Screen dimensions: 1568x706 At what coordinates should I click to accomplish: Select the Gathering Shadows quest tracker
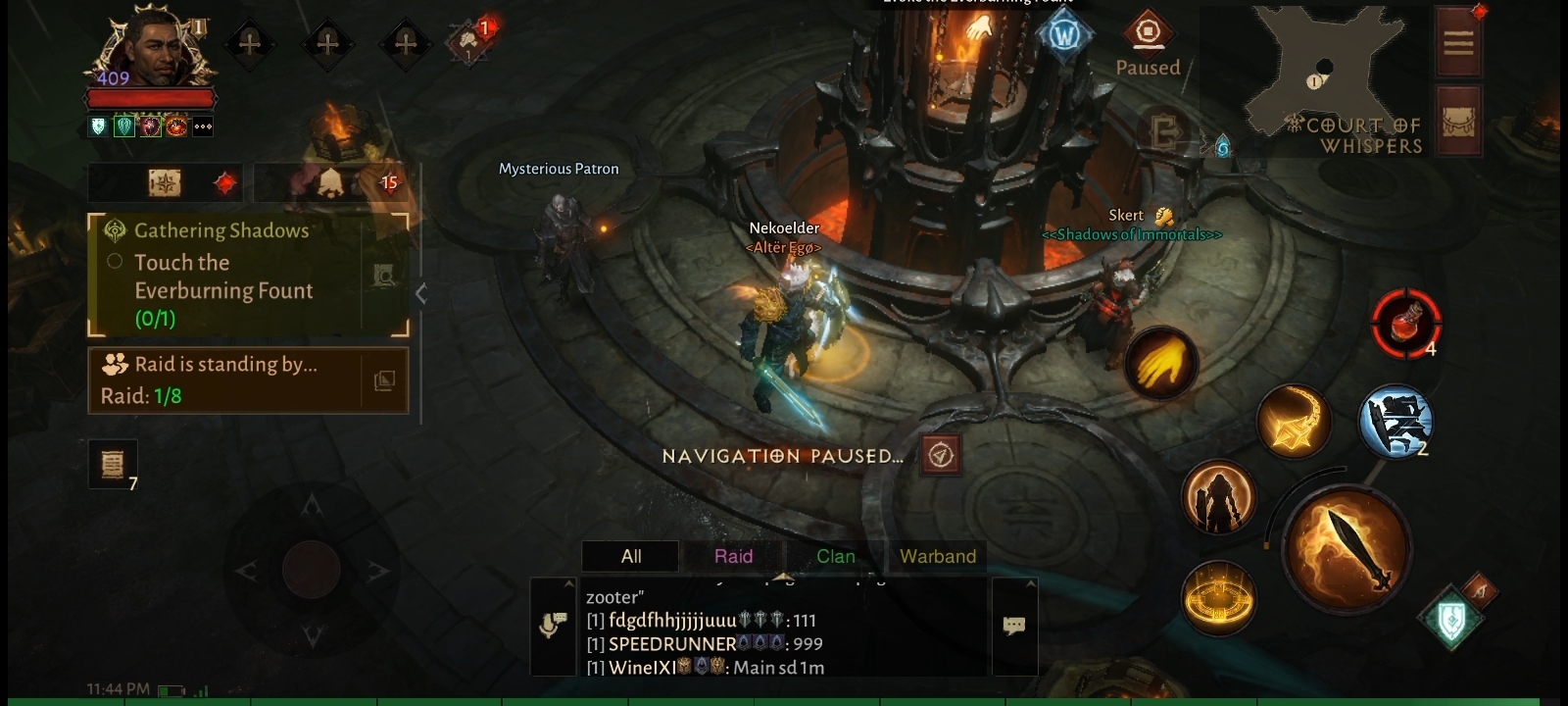click(x=225, y=275)
